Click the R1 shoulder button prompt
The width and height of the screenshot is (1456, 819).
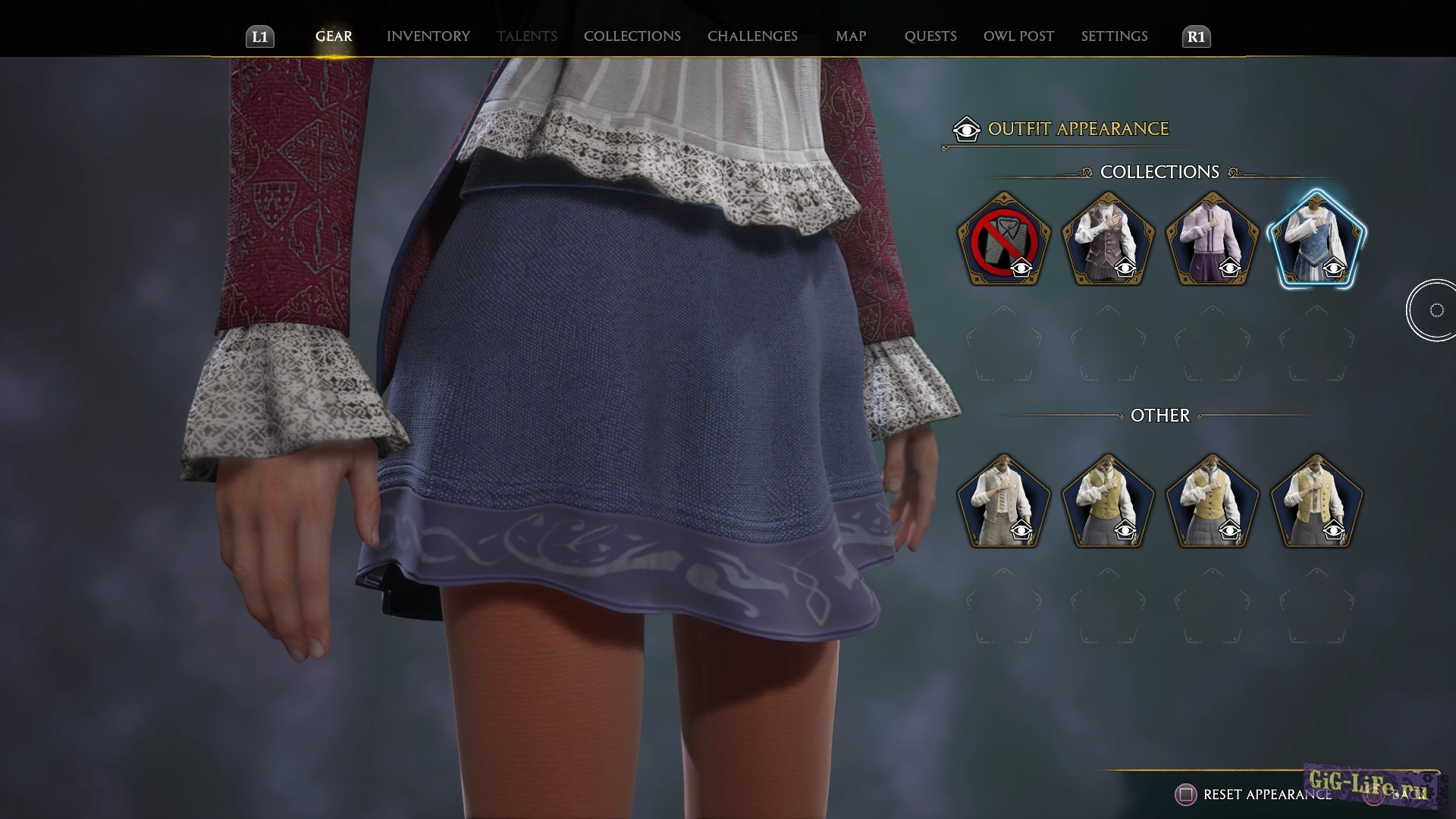coord(1196,36)
